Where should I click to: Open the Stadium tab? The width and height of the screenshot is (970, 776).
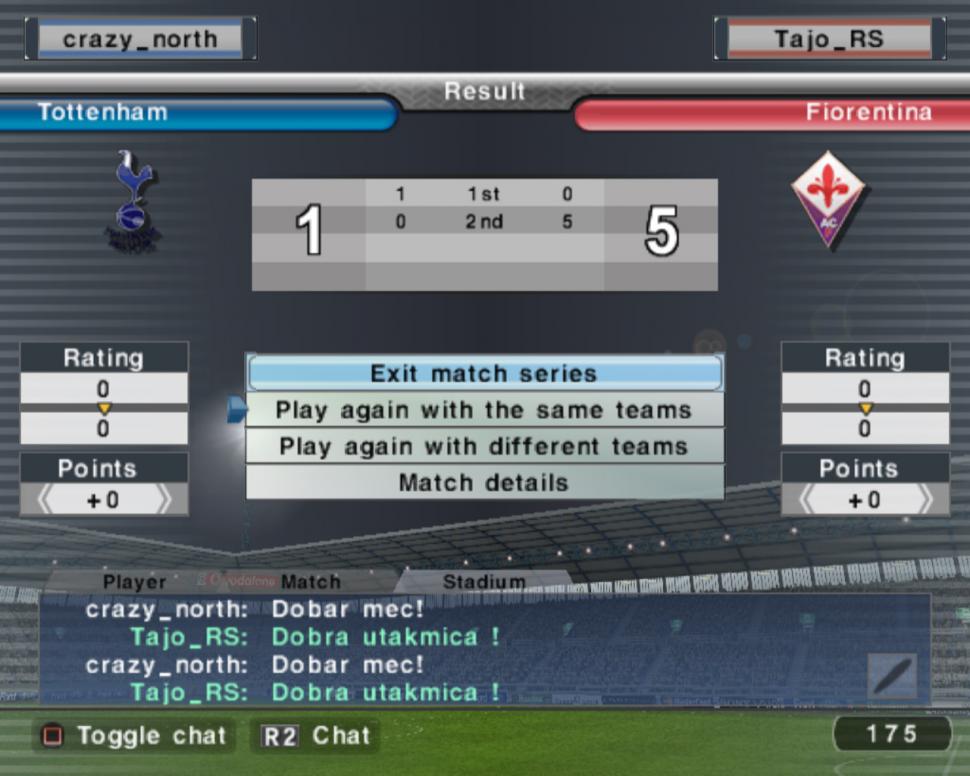(484, 581)
